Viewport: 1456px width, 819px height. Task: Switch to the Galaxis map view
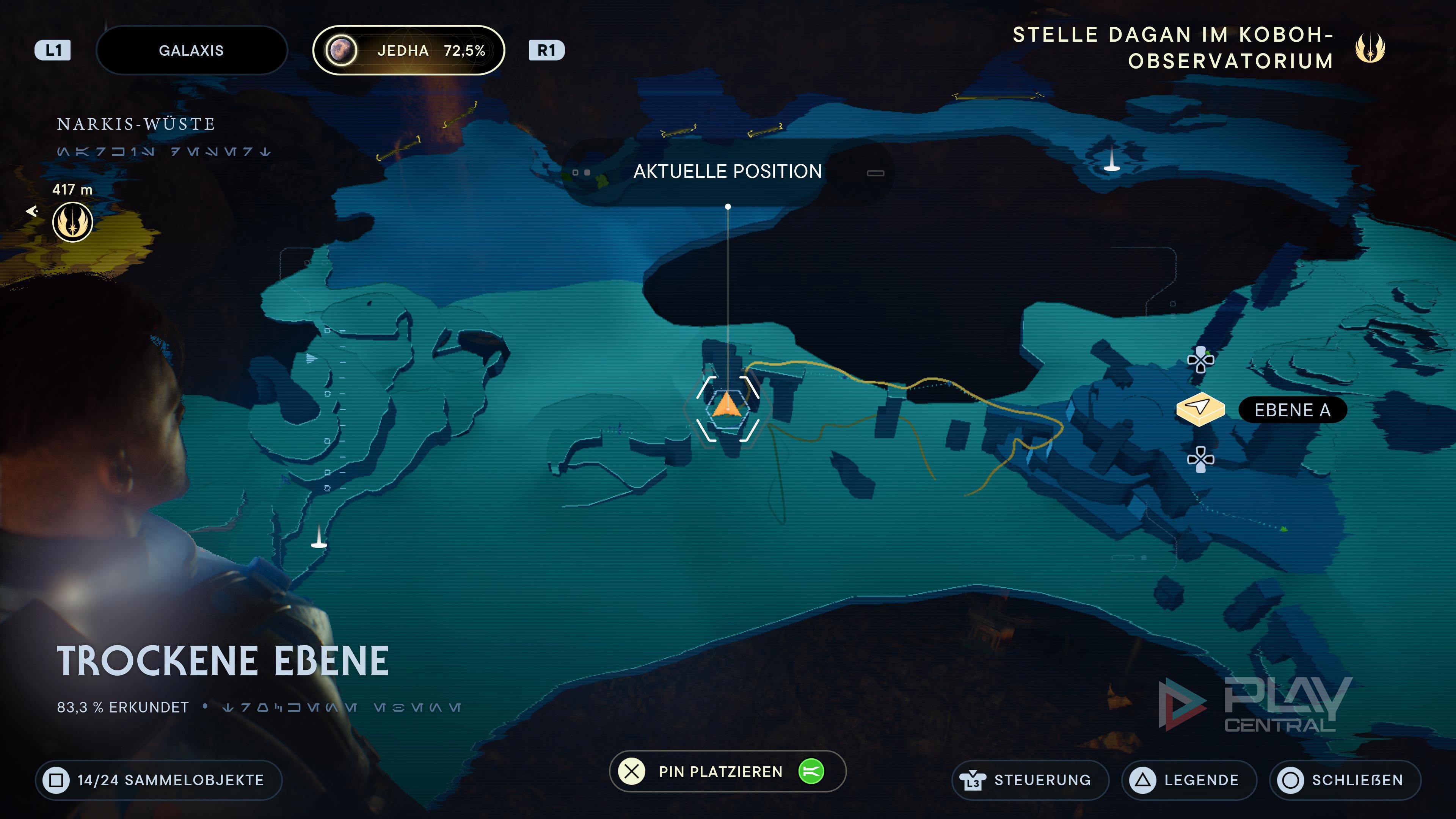coord(191,50)
